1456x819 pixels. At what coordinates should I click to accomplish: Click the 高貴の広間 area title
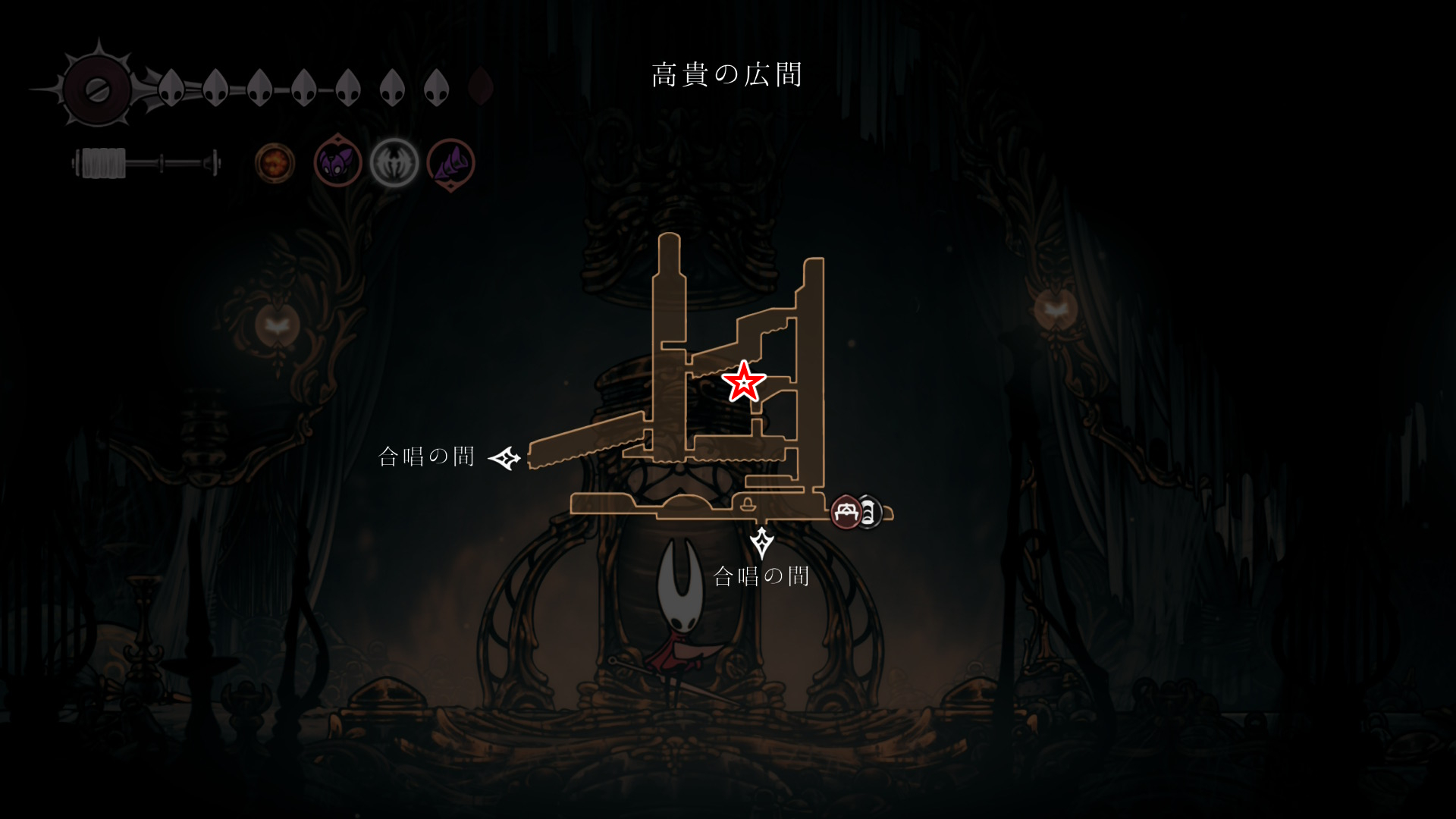(x=726, y=74)
